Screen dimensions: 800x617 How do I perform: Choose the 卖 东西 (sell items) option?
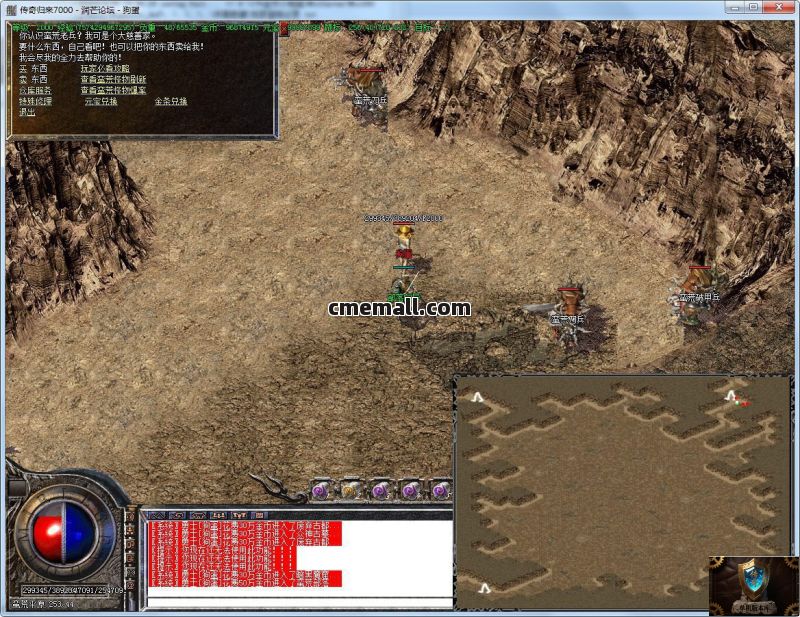(33, 79)
